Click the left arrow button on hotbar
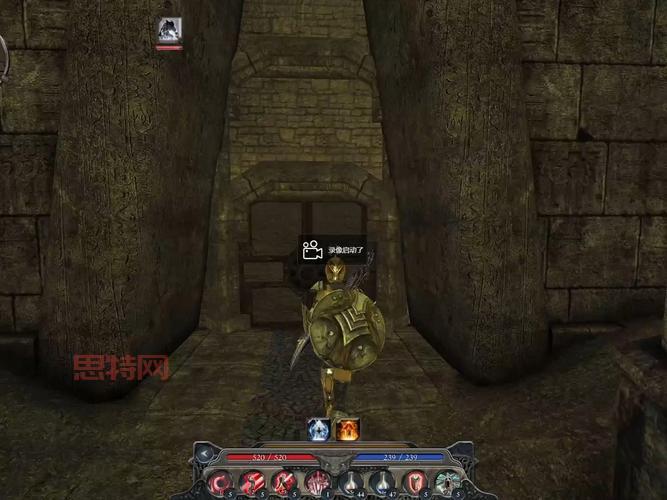667x500 pixels. click(x=204, y=455)
